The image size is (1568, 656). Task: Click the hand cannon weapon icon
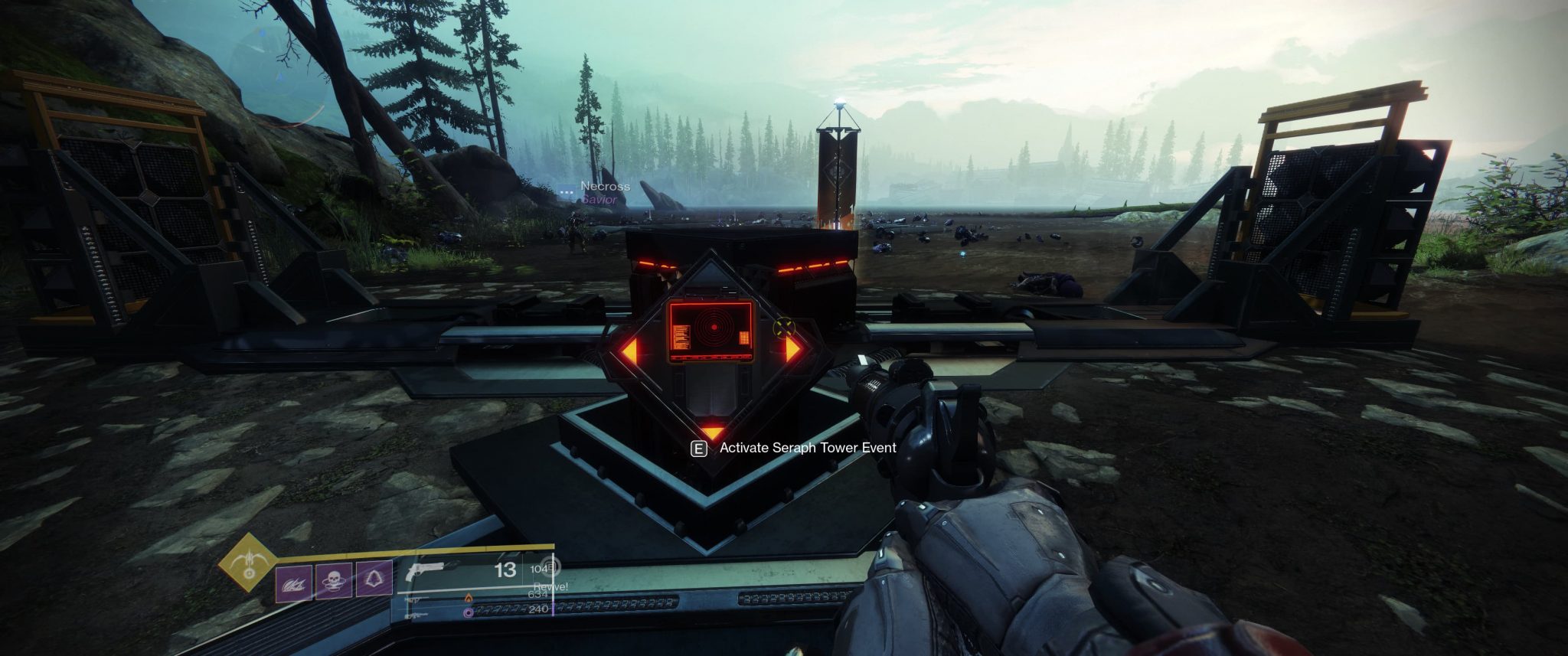(x=426, y=570)
